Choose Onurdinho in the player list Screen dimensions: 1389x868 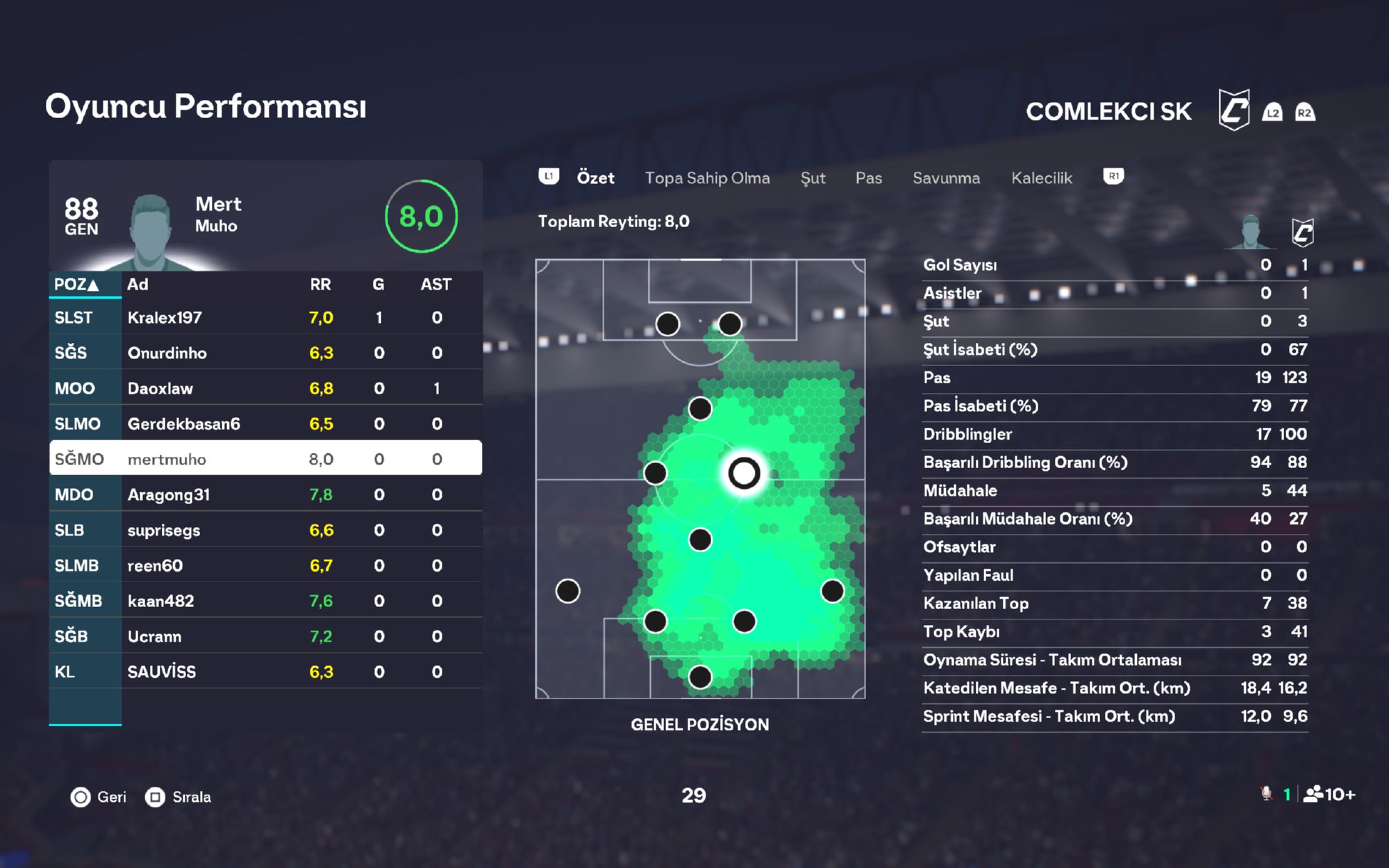(265, 353)
